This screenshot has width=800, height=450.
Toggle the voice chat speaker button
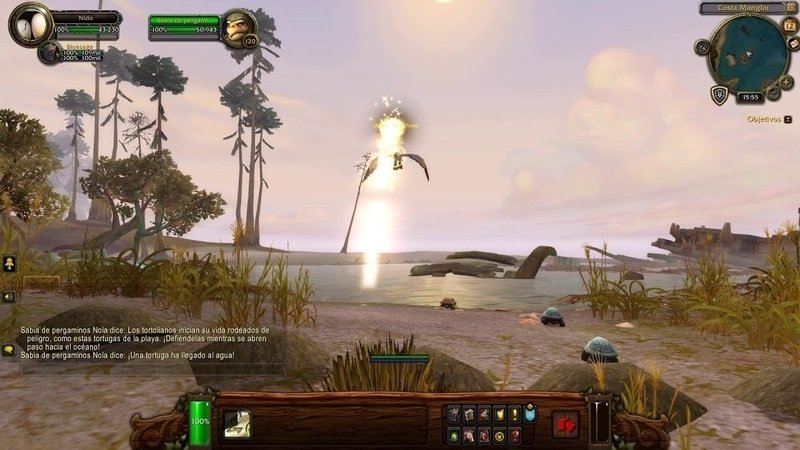tap(8, 297)
